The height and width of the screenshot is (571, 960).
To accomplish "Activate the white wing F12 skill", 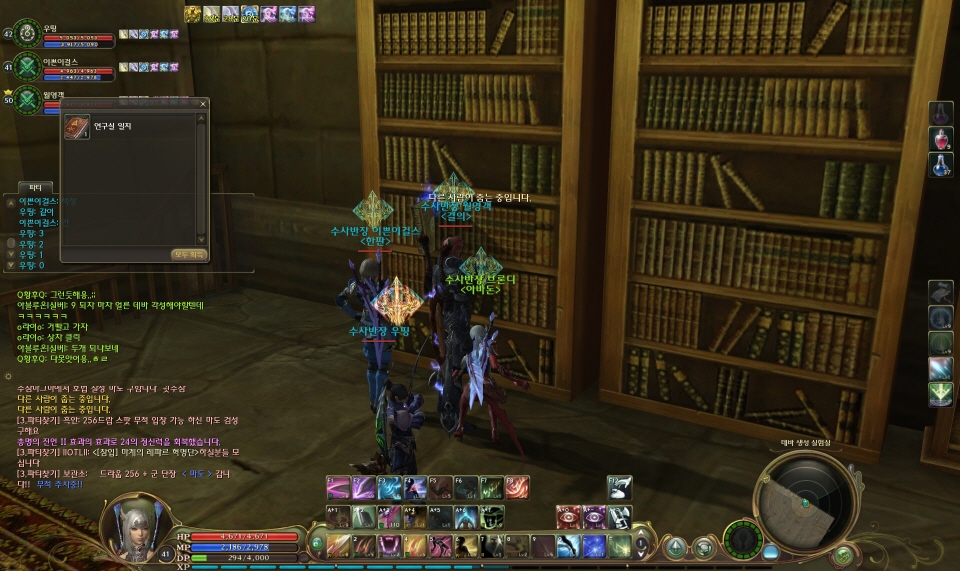I will point(620,487).
